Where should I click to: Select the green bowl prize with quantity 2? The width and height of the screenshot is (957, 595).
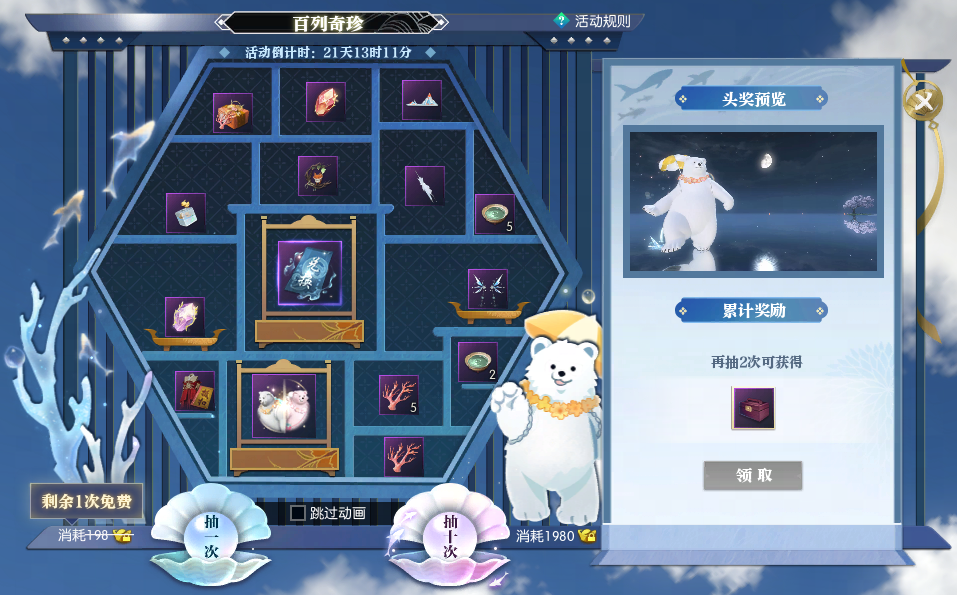(x=477, y=361)
